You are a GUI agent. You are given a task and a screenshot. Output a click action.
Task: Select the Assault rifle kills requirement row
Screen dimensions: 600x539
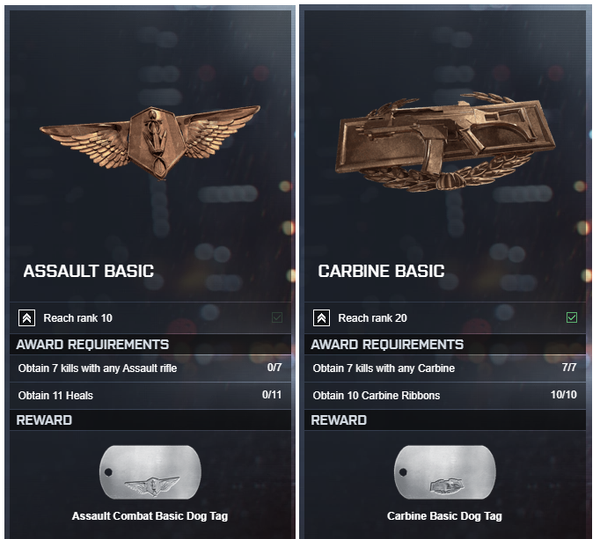pos(149,368)
